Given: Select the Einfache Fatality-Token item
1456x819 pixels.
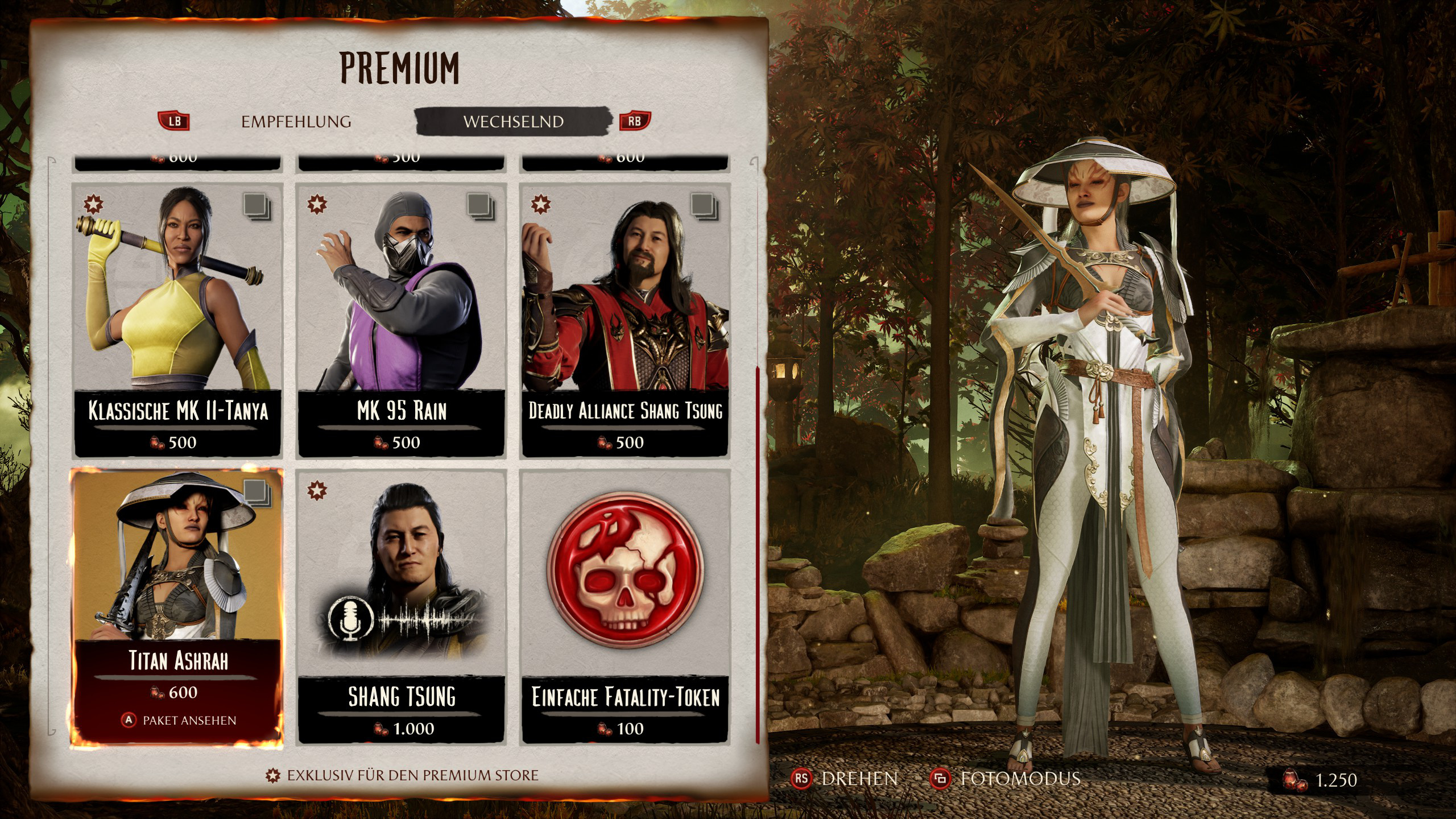Looking at the screenshot, I should pos(625,606).
